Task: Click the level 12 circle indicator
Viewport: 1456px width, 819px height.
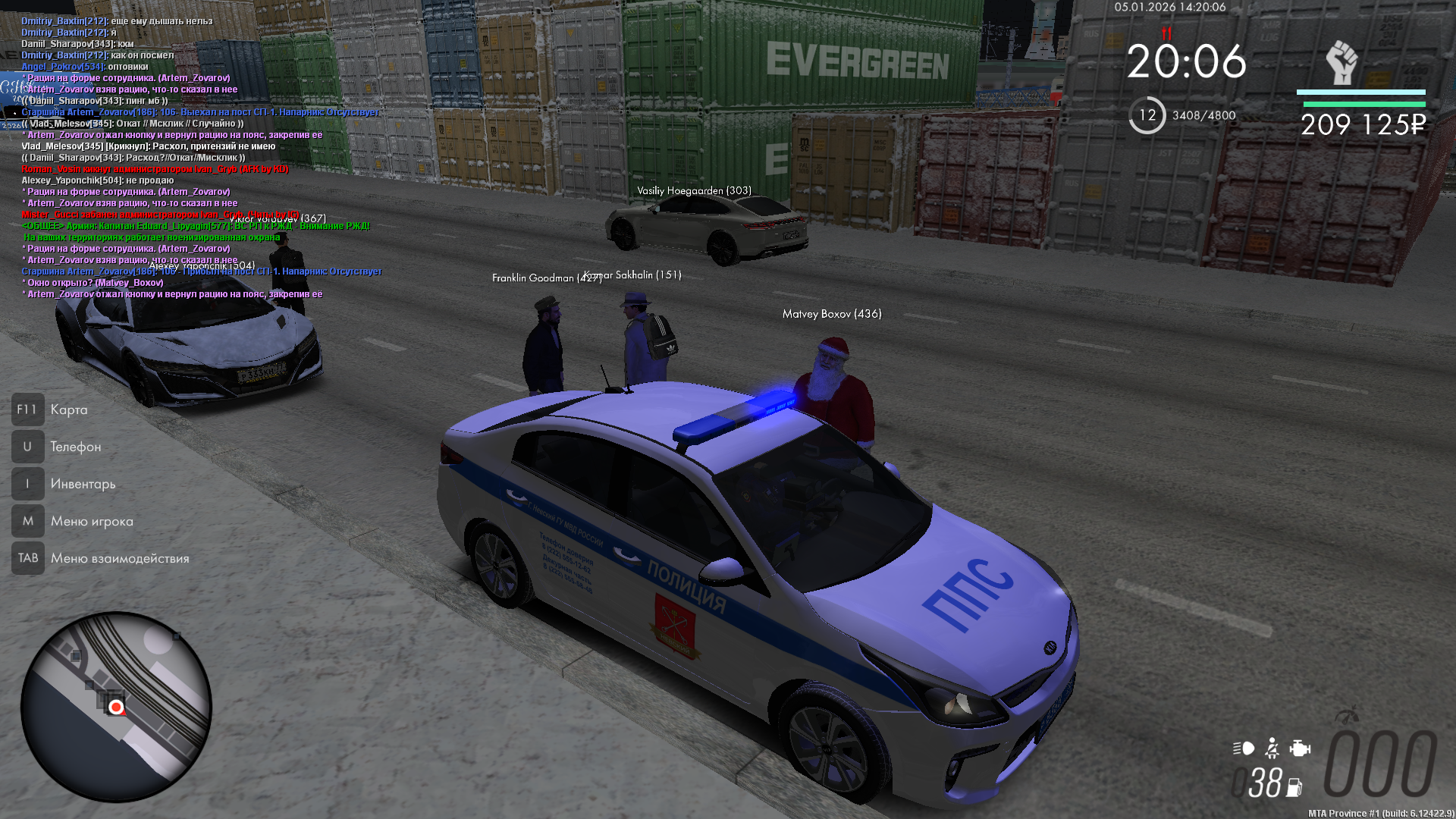Action: [1147, 115]
